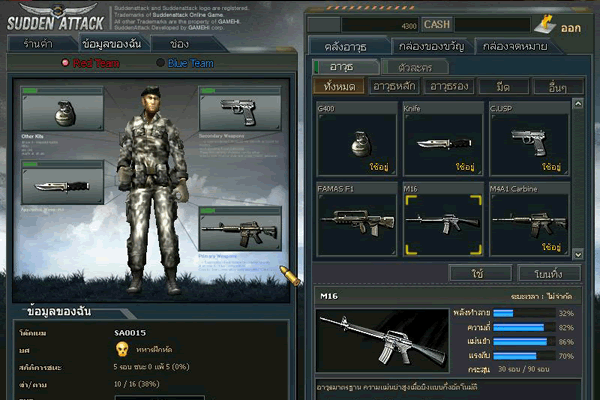Open the ร้านค้า shop tab
This screenshot has height=400, width=600.
(x=38, y=44)
